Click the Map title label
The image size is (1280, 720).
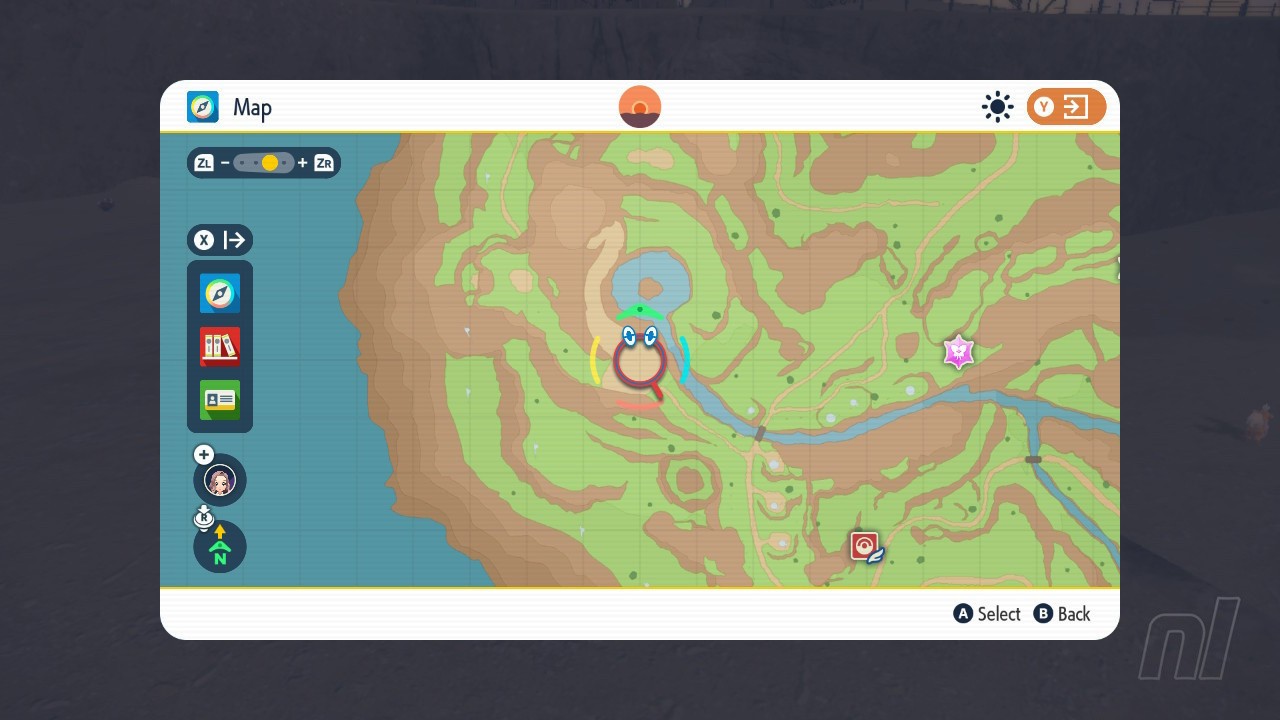252,107
